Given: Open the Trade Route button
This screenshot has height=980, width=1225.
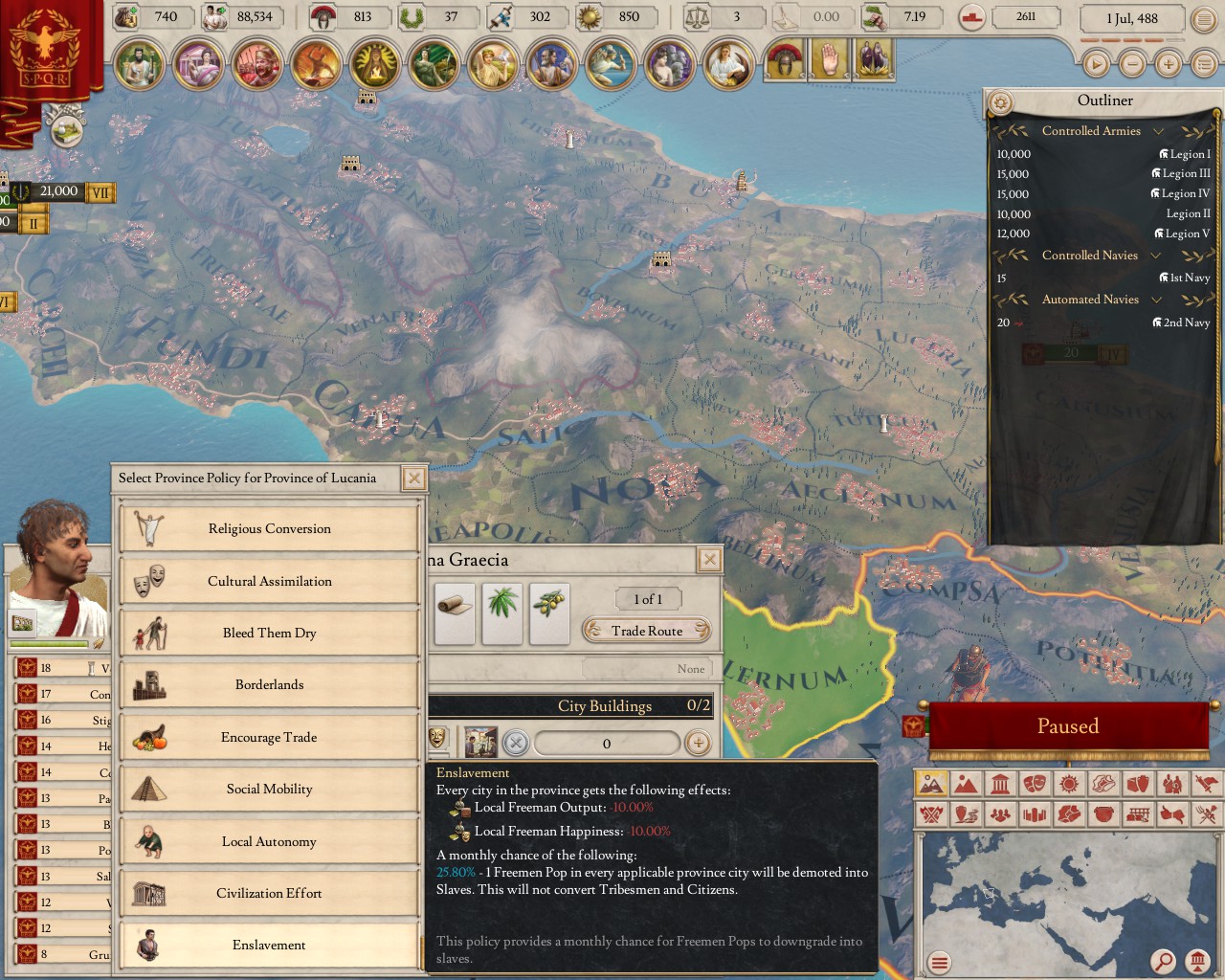Looking at the screenshot, I should (x=647, y=631).
